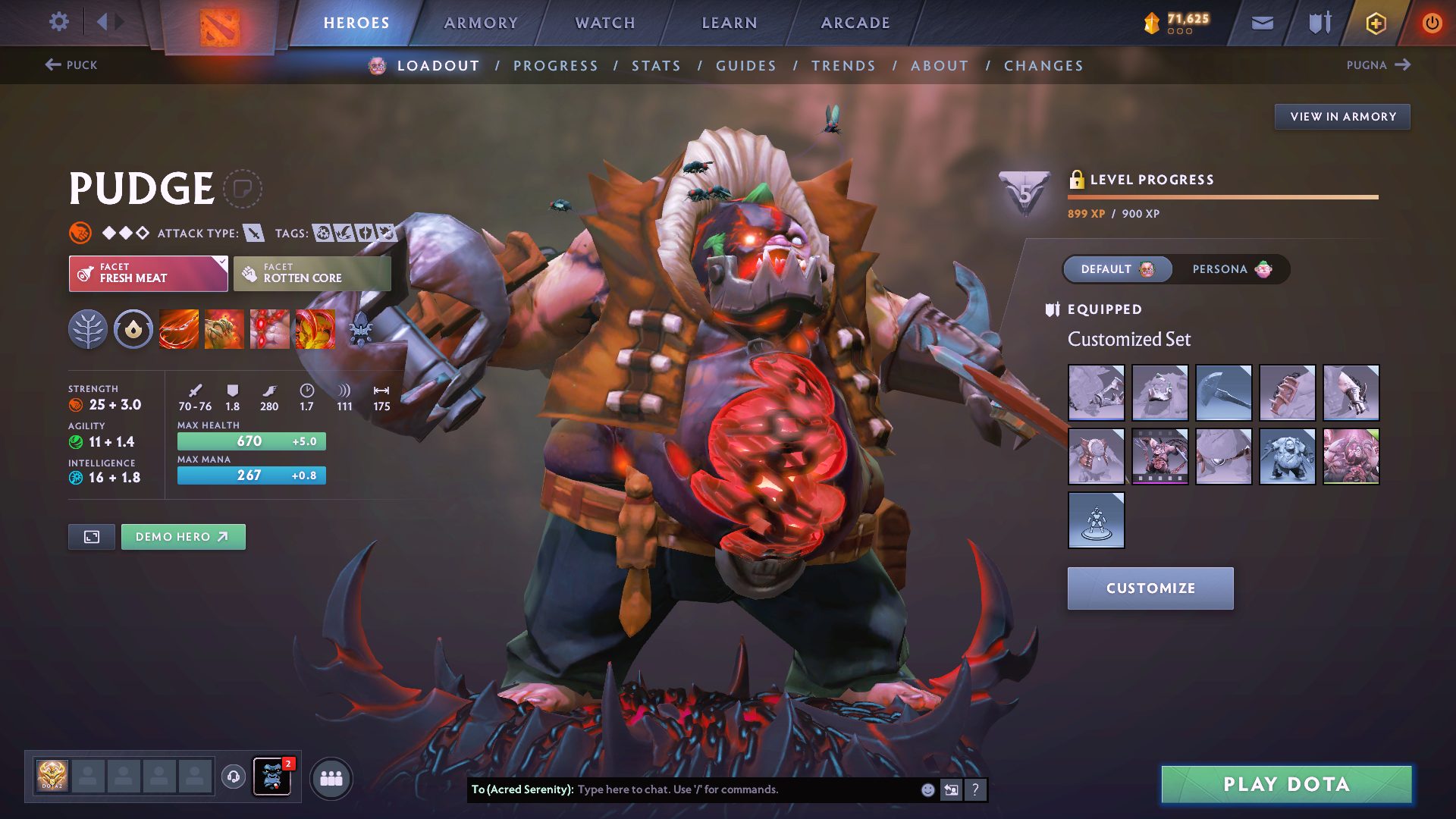Image resolution: width=1456 pixels, height=819 pixels.
Task: Choose the Rotten Core facet
Action: (312, 273)
